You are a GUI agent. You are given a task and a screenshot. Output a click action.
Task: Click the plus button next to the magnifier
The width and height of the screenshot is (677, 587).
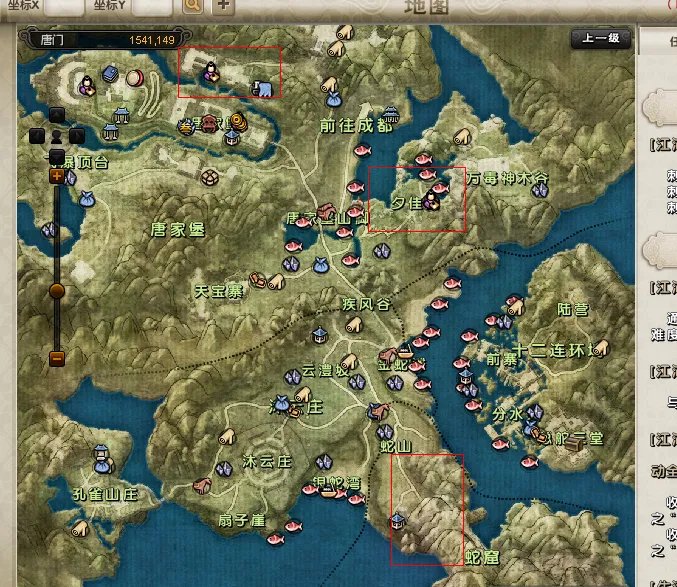(x=222, y=6)
